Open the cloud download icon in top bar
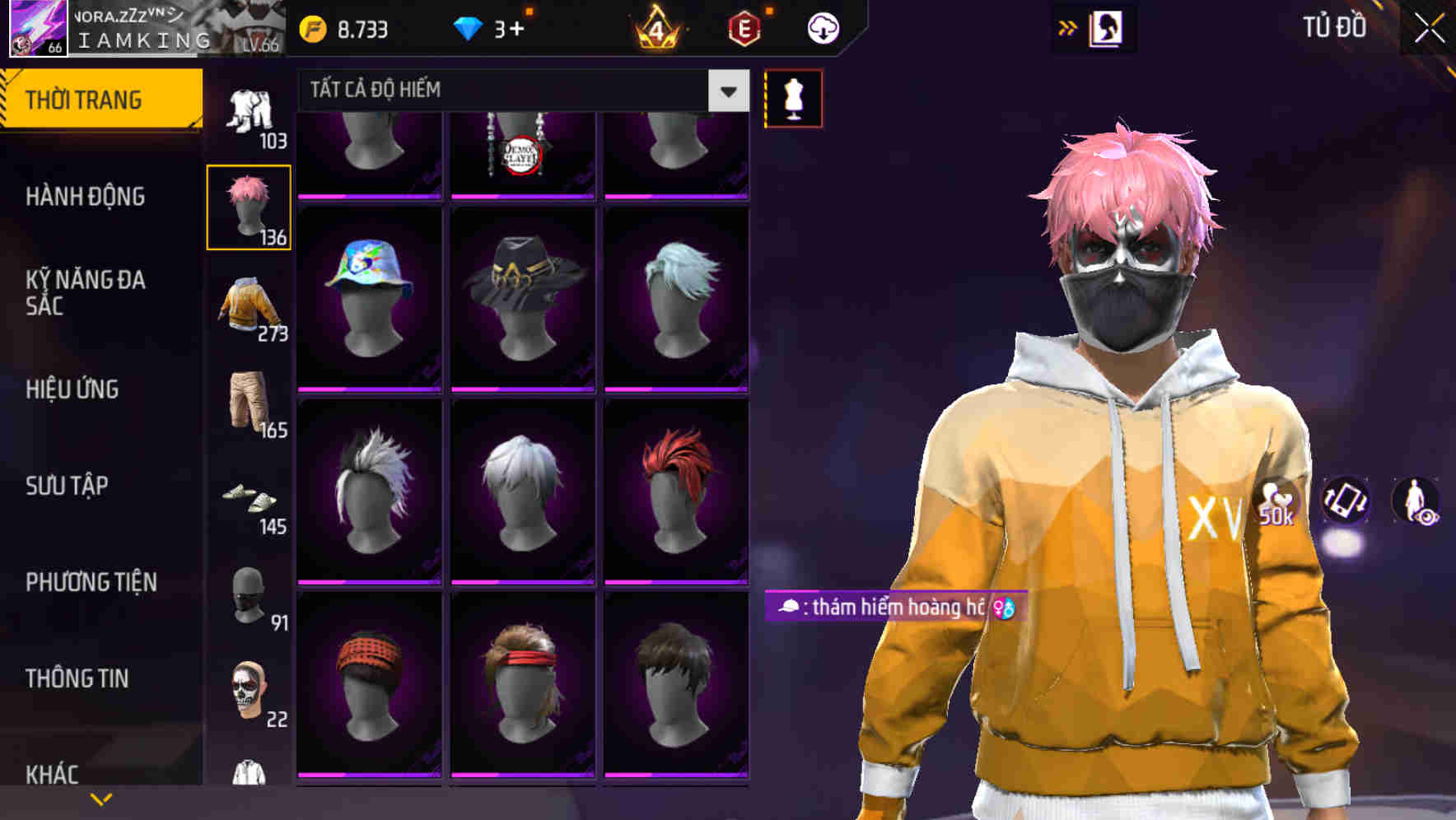 [821, 27]
